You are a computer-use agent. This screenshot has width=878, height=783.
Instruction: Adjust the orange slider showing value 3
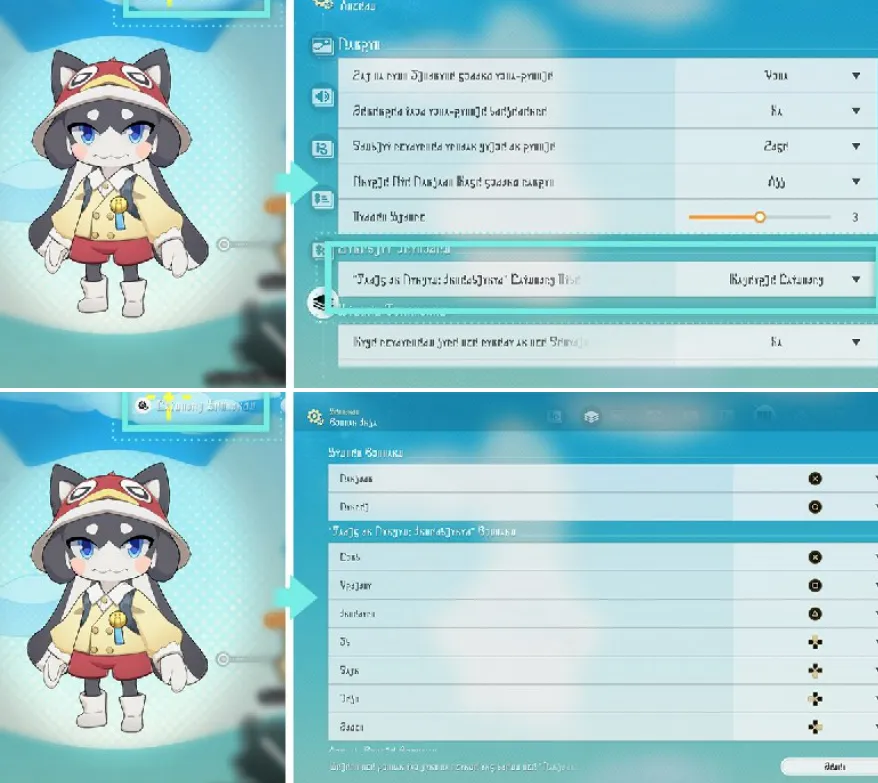(760, 216)
